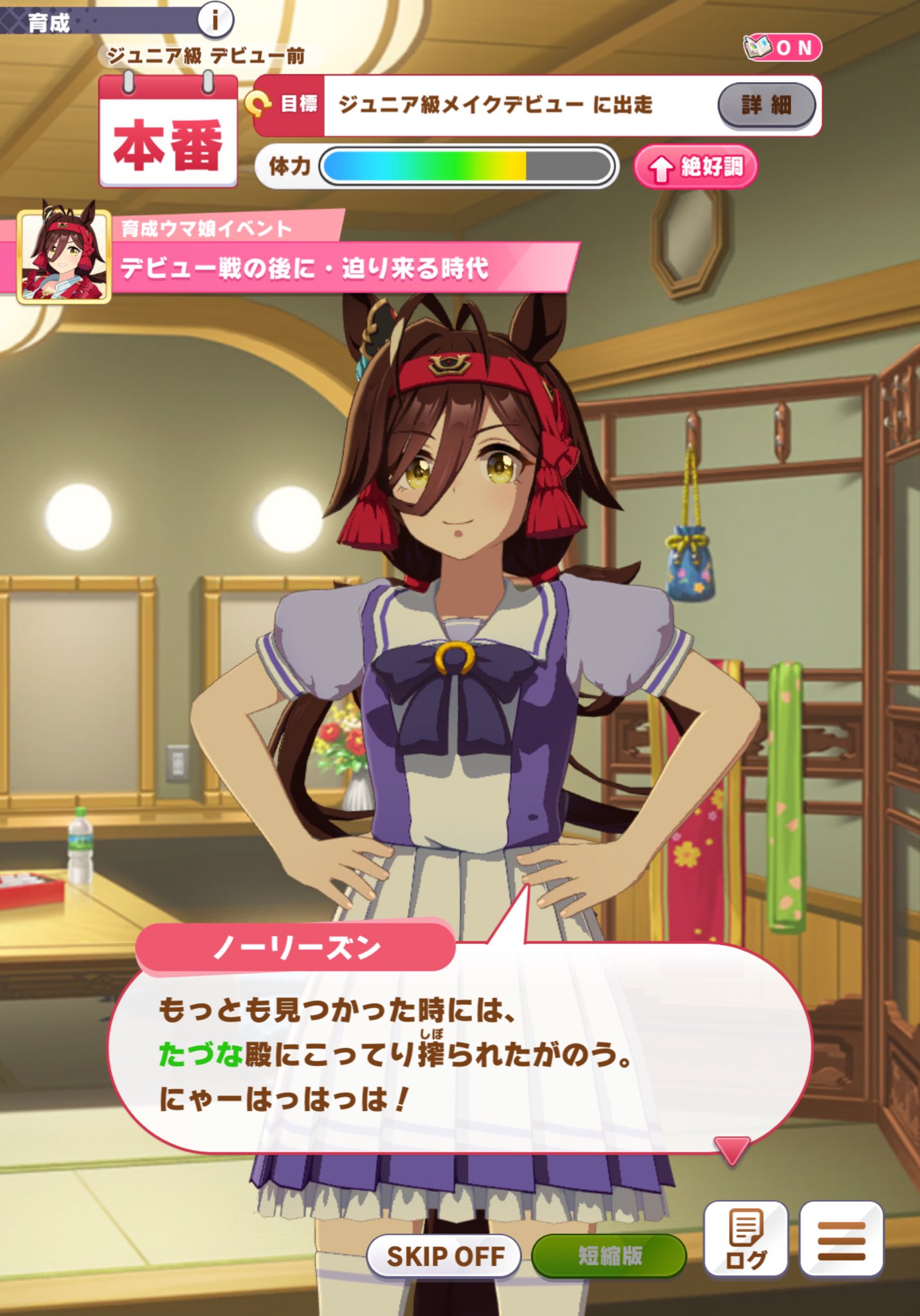Open the ログ dialogue log
Image resolution: width=920 pixels, height=1316 pixels.
746,1238
